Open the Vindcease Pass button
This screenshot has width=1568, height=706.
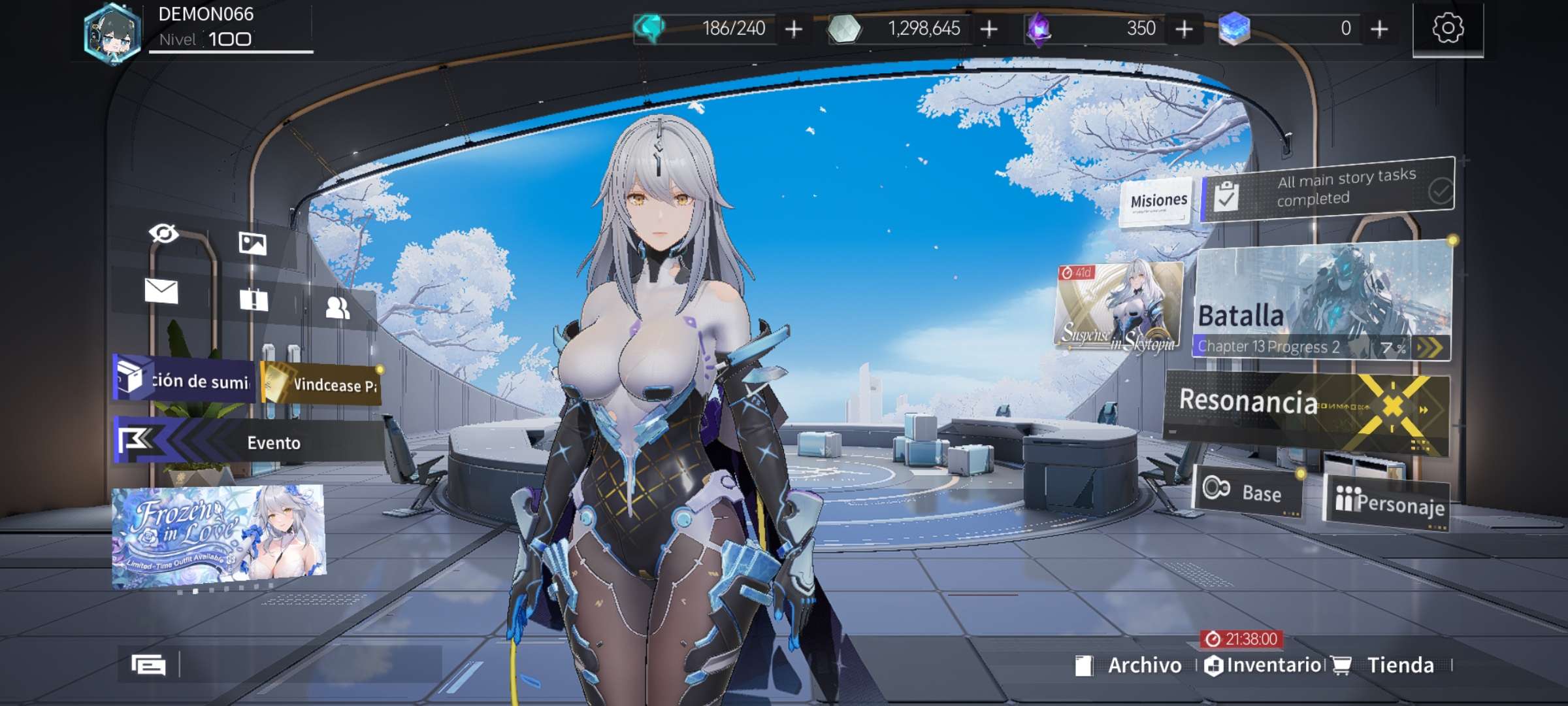click(x=321, y=384)
